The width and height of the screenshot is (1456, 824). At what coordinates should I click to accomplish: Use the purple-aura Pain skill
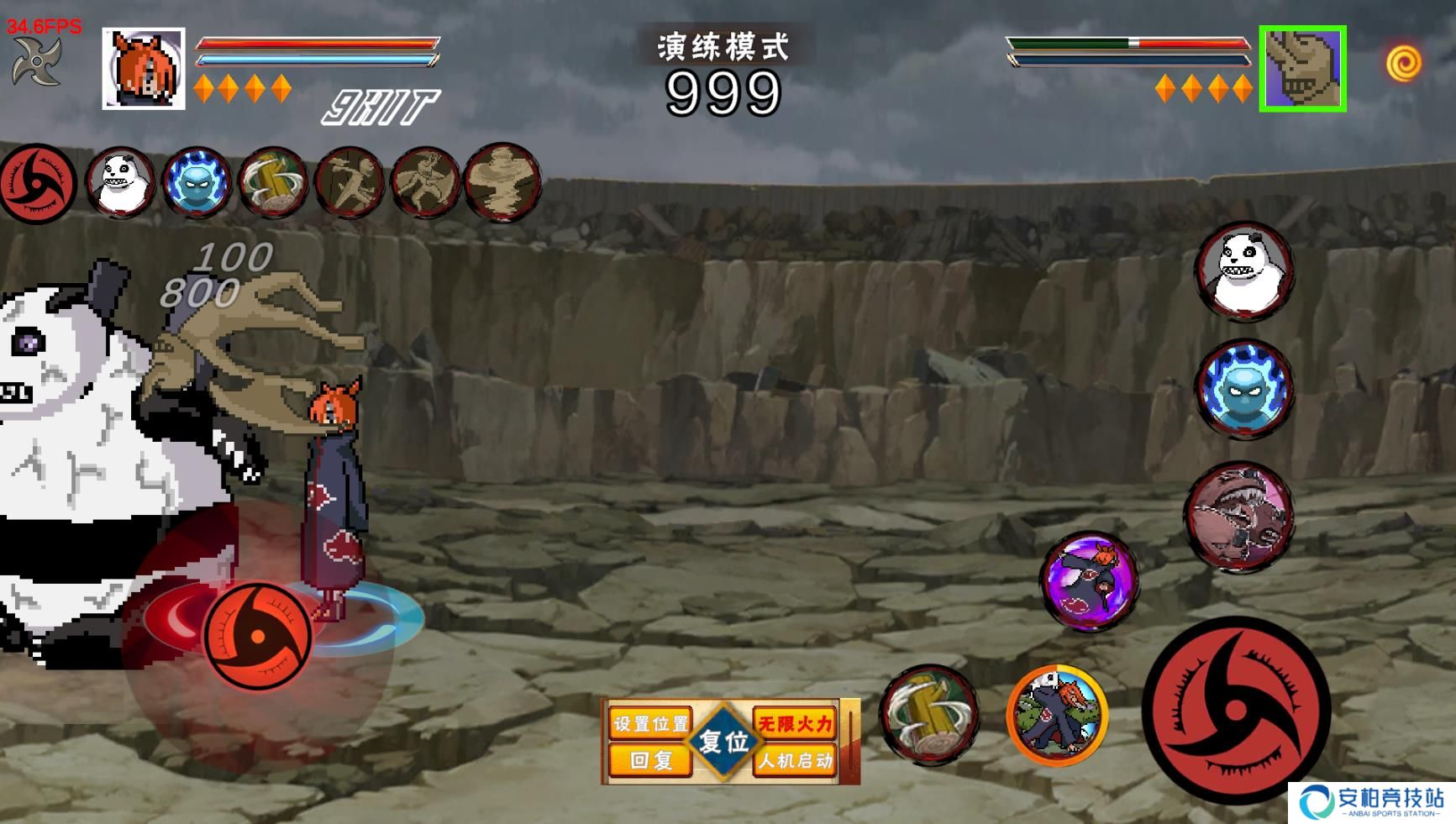click(1090, 581)
